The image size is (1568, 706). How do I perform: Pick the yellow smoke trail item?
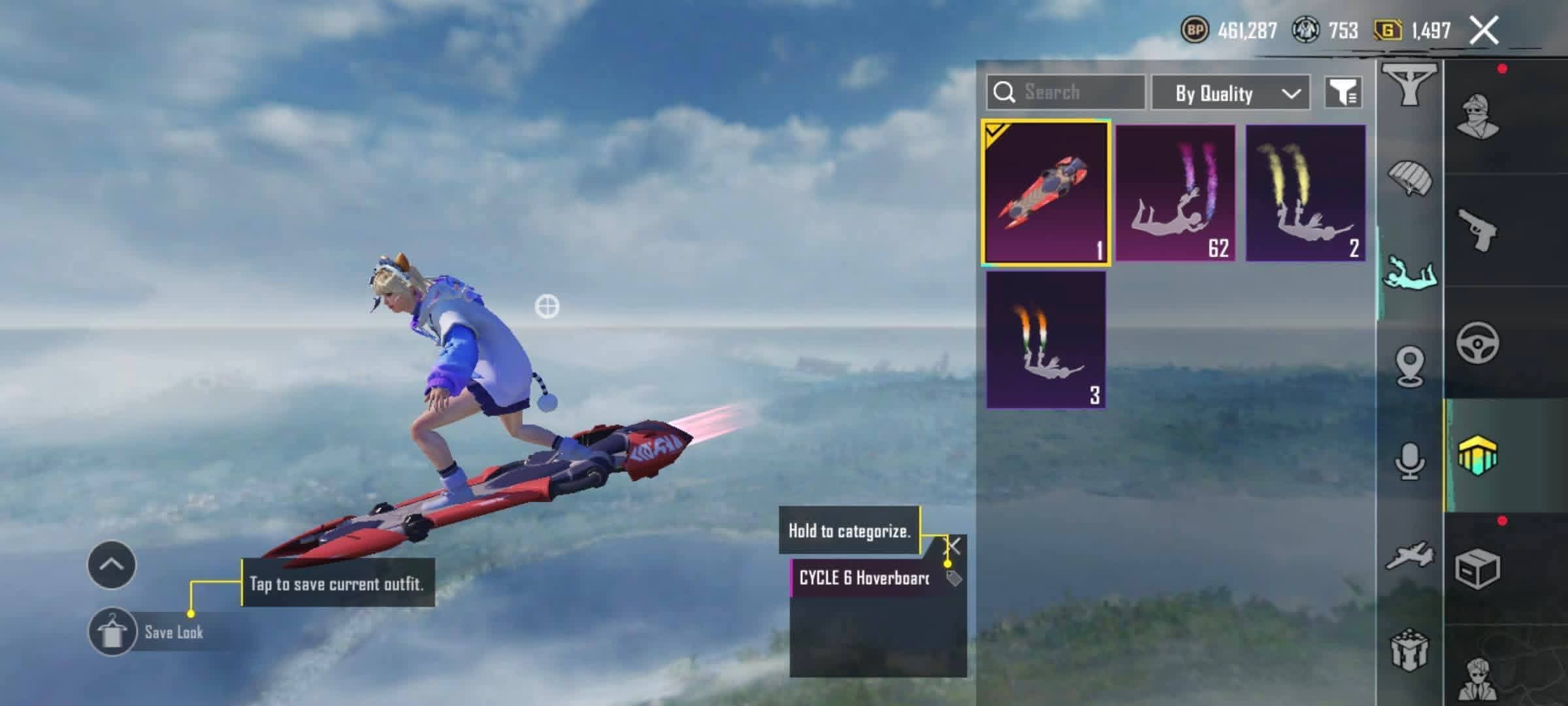1305,193
